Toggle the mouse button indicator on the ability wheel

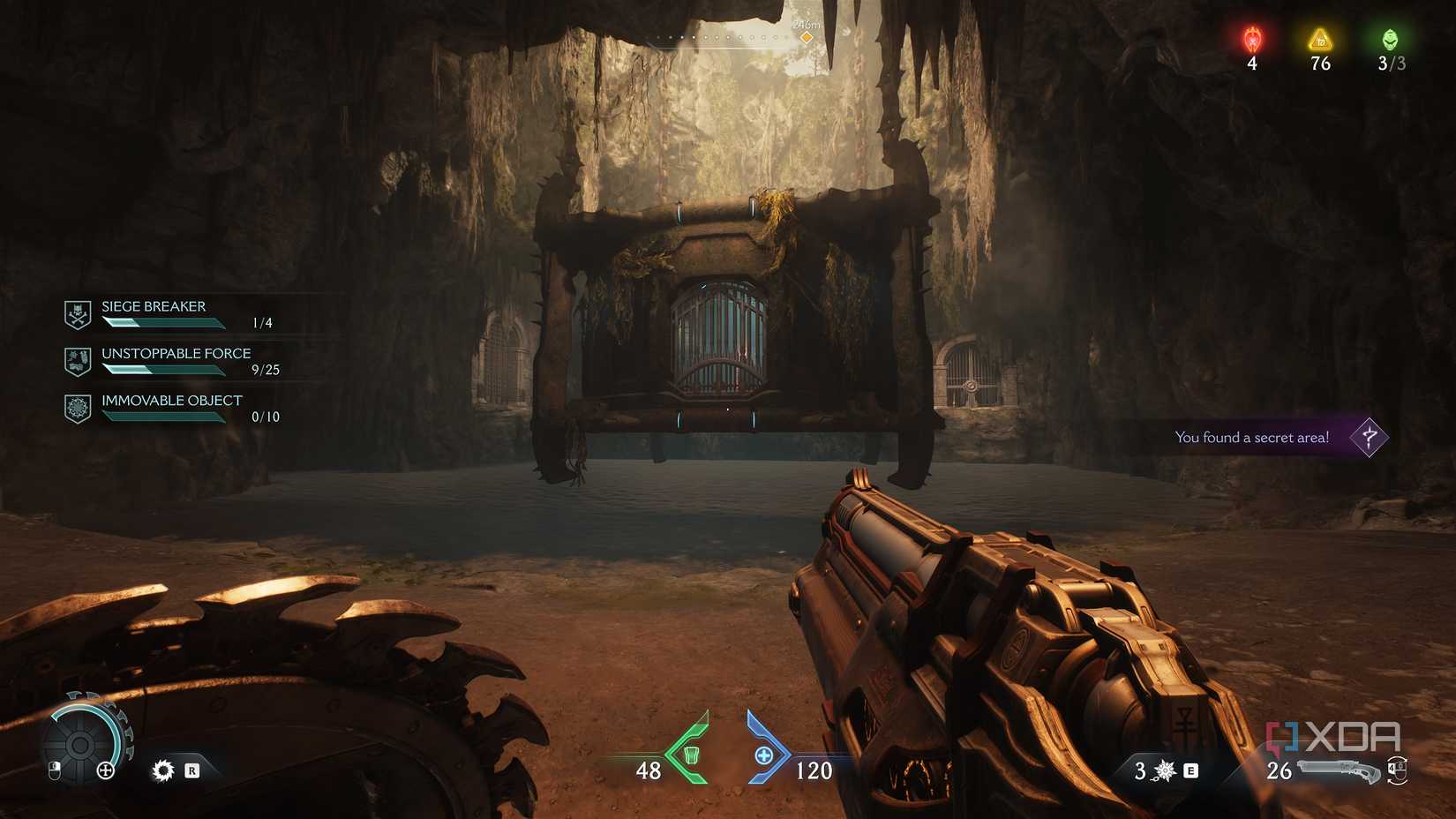(x=53, y=770)
